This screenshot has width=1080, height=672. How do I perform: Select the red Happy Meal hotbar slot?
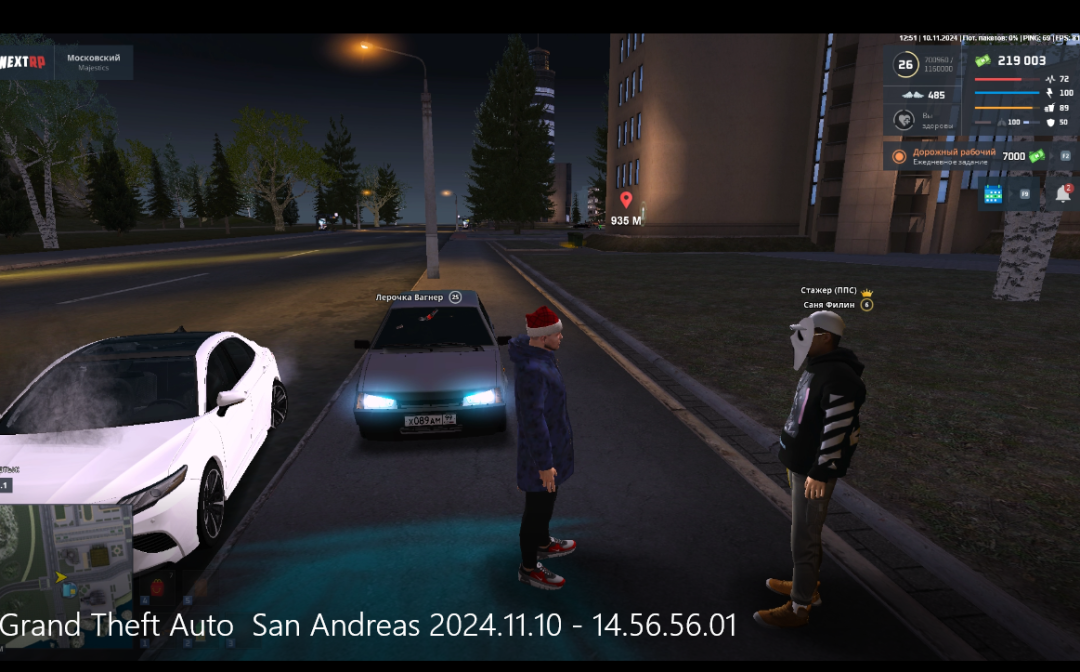(x=156, y=587)
